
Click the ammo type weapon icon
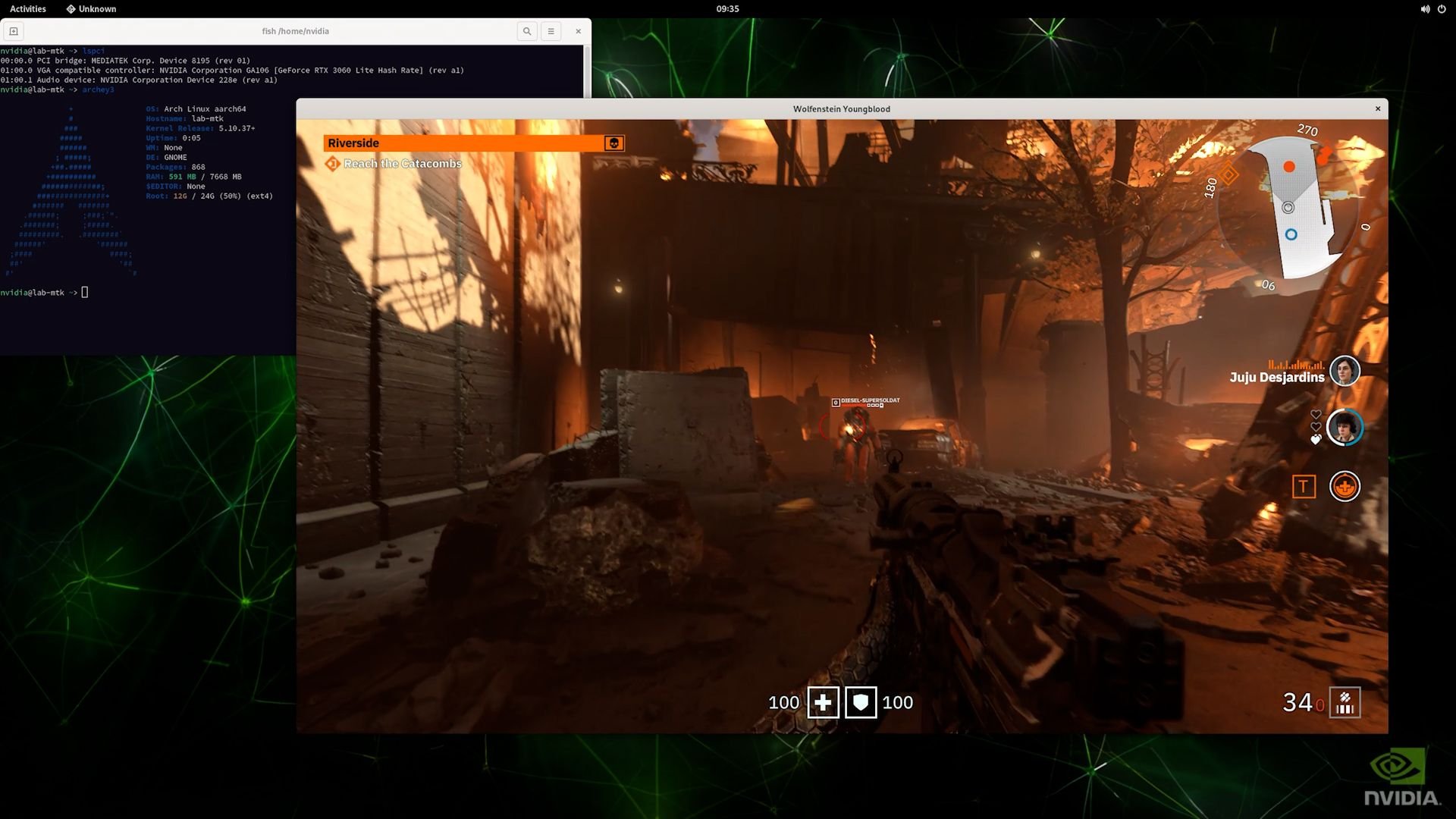1345,703
